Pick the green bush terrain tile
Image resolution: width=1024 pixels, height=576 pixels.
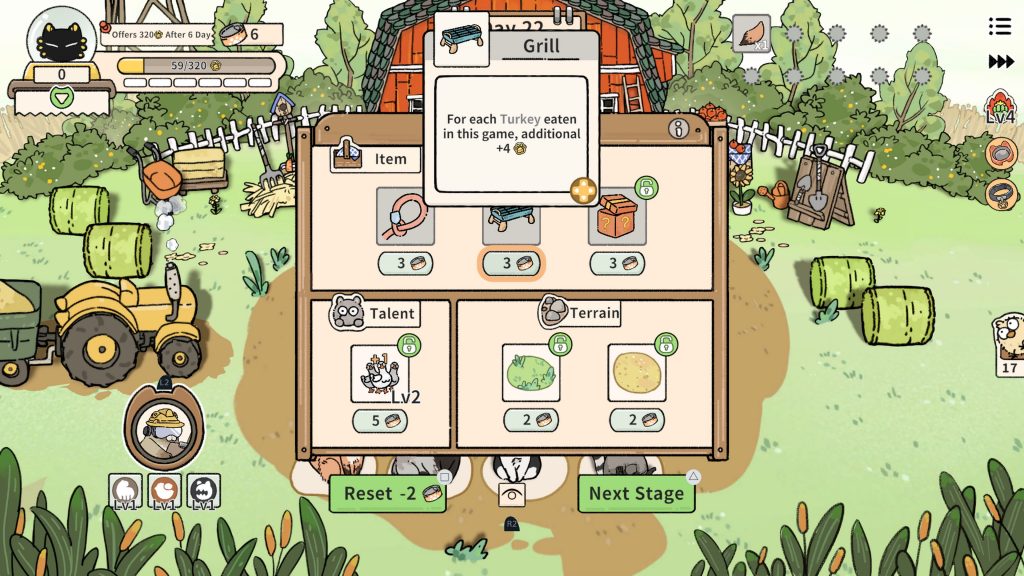(530, 373)
